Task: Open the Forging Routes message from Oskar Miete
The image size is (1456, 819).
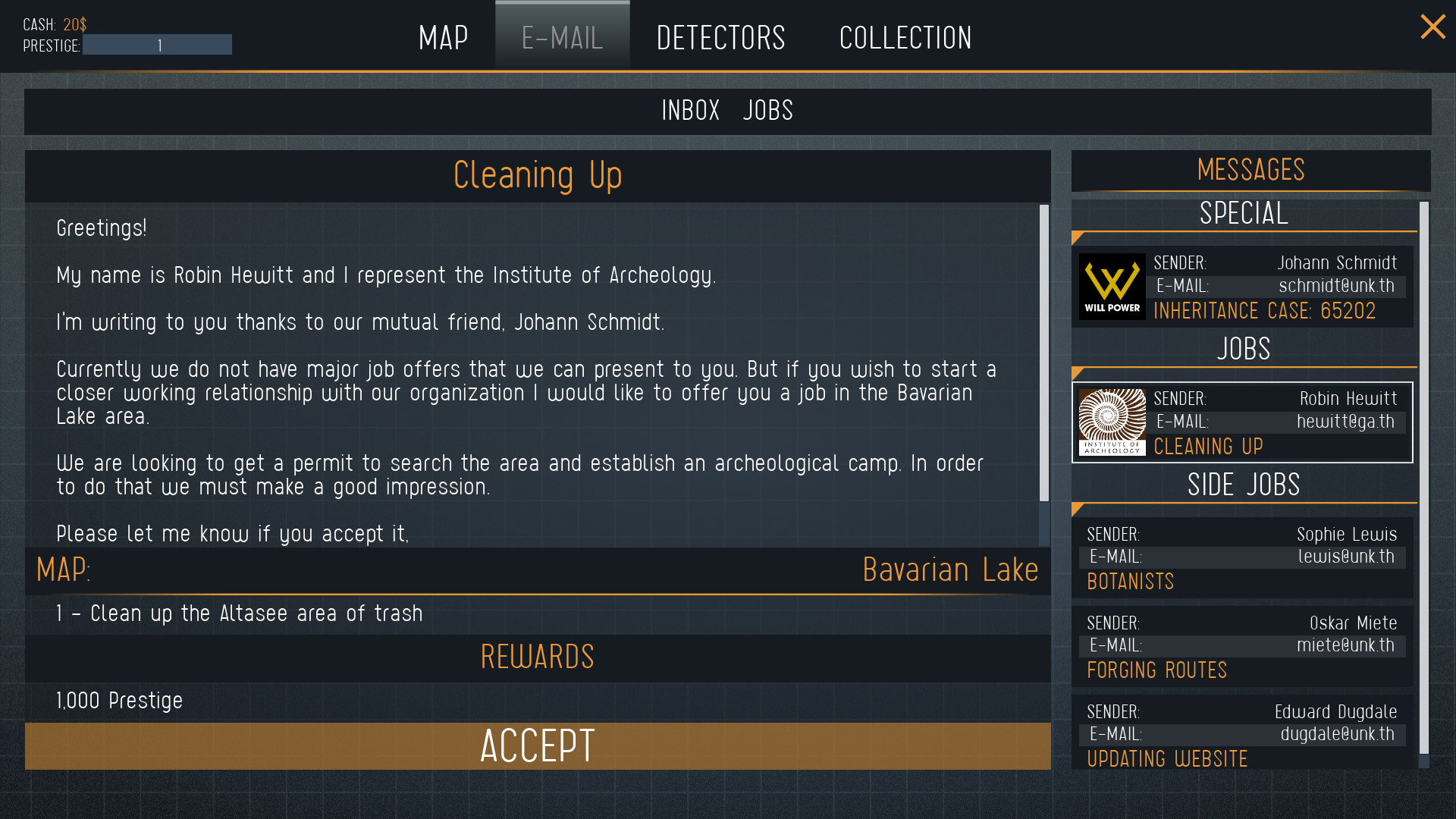Action: coord(1242,645)
